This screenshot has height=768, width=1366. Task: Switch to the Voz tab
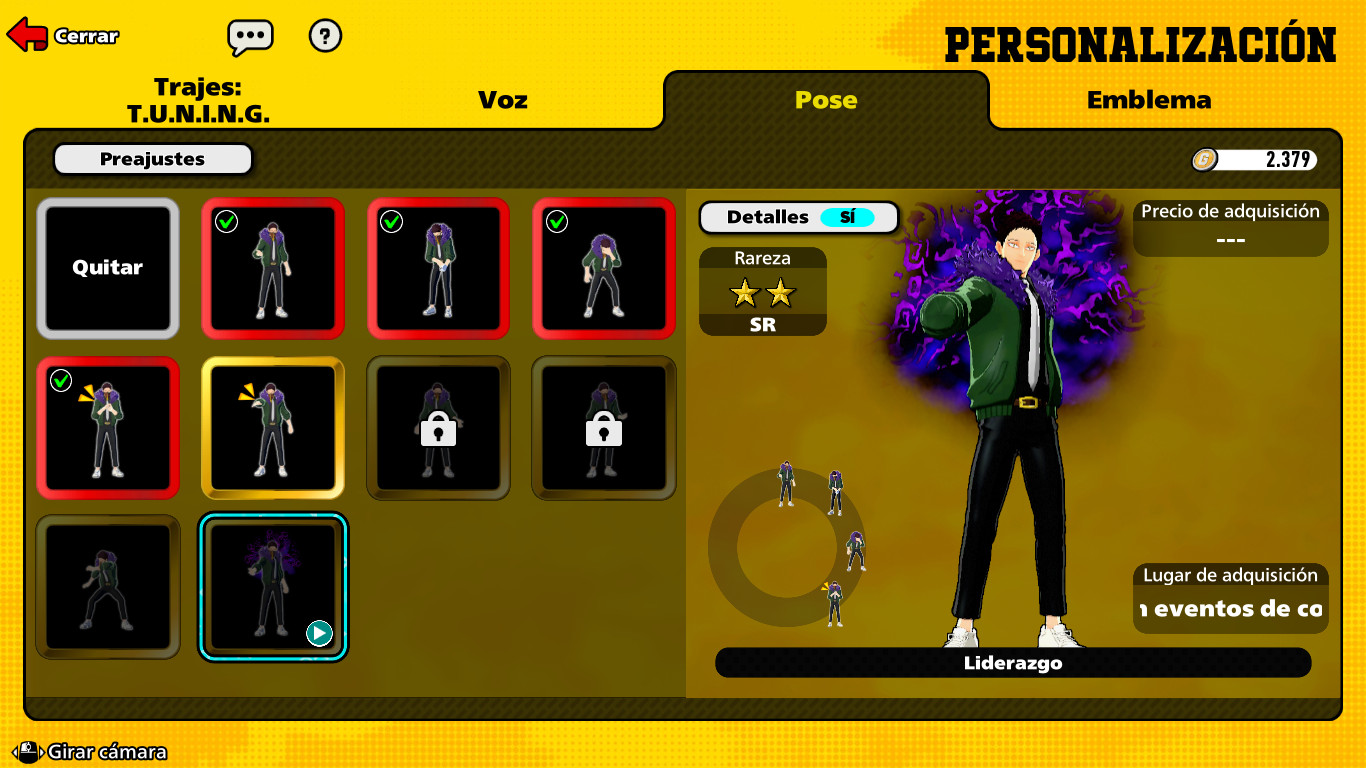(x=503, y=100)
